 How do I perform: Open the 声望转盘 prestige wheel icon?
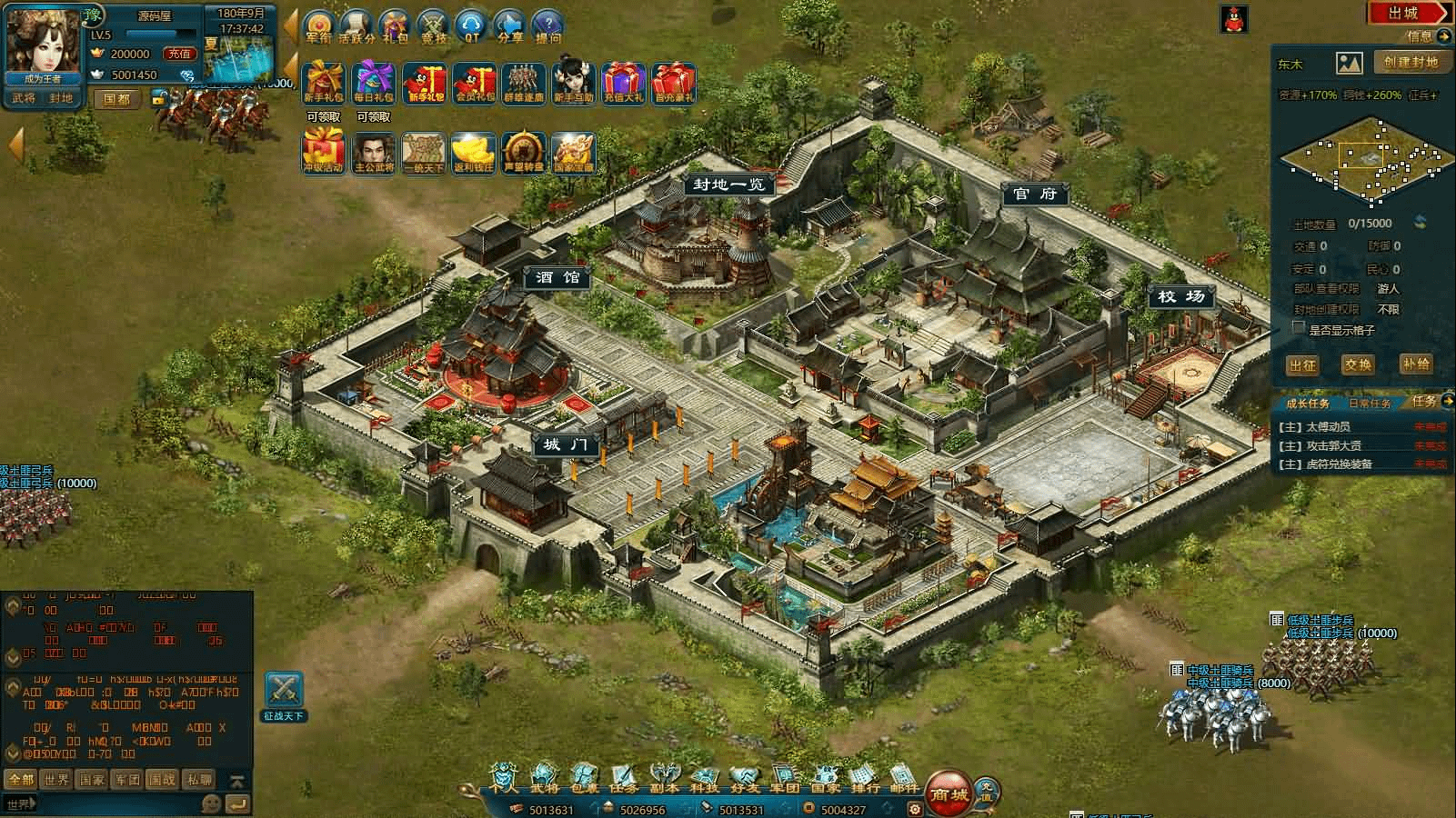click(523, 153)
